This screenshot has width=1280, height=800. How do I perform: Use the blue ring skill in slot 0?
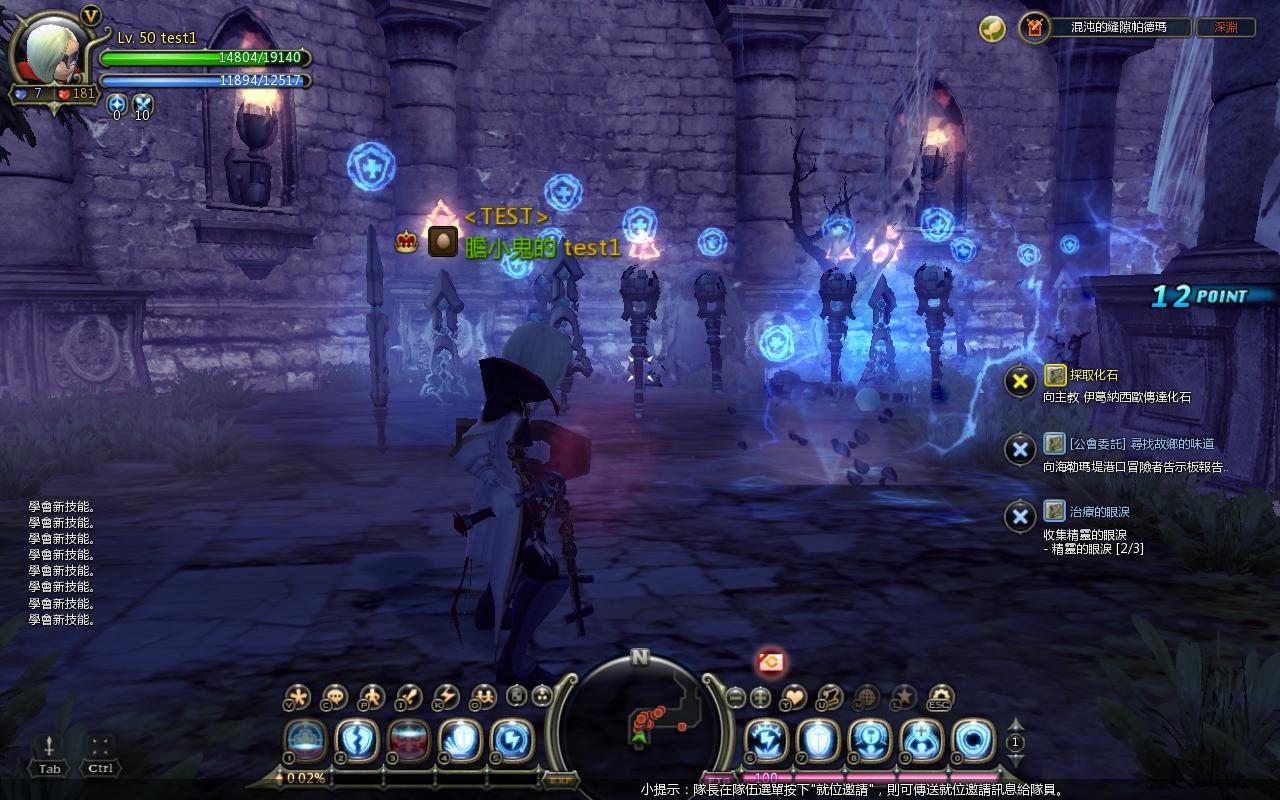pyautogui.click(x=973, y=741)
